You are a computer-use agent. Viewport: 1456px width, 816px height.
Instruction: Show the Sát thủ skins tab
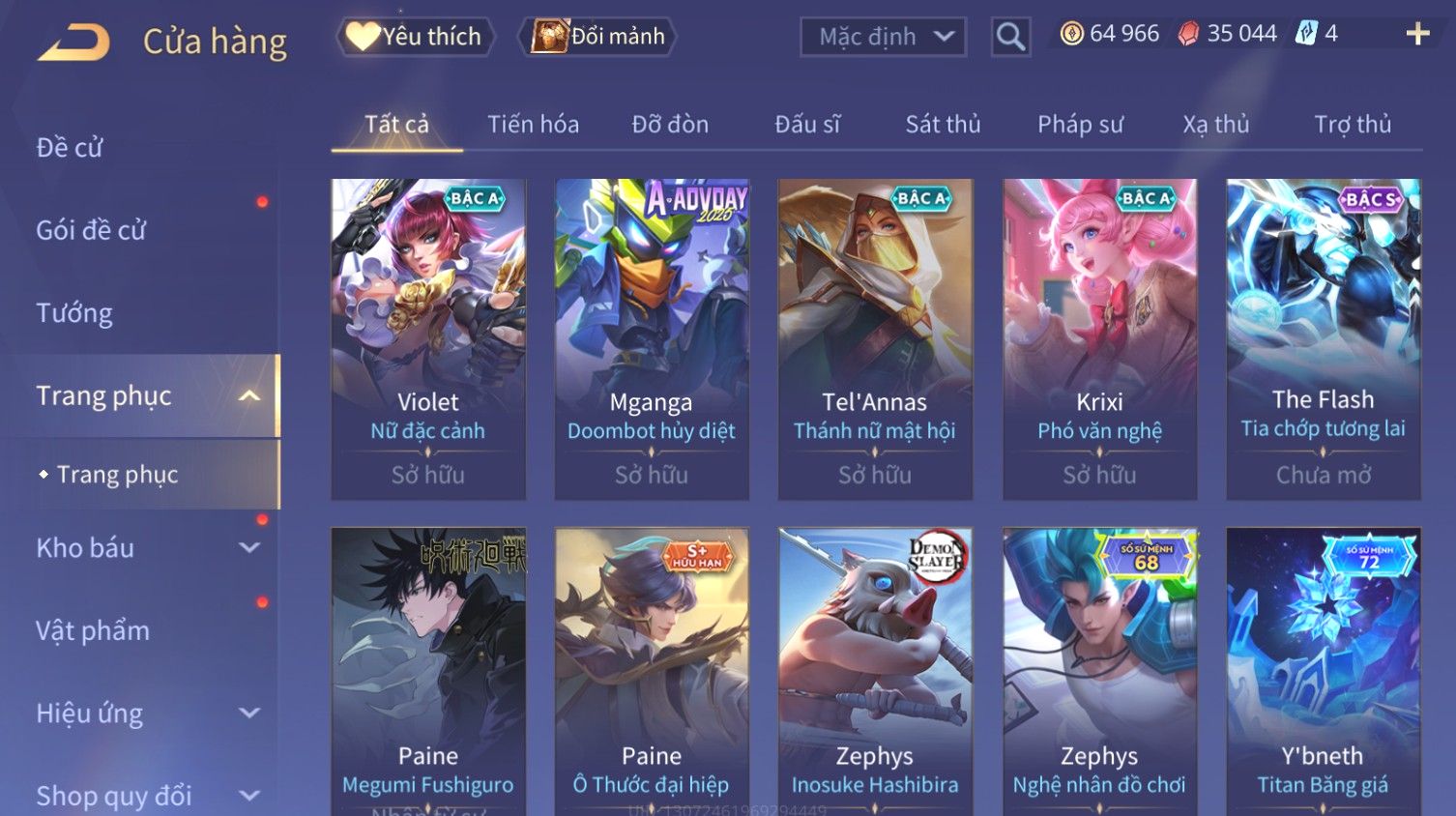(x=943, y=125)
